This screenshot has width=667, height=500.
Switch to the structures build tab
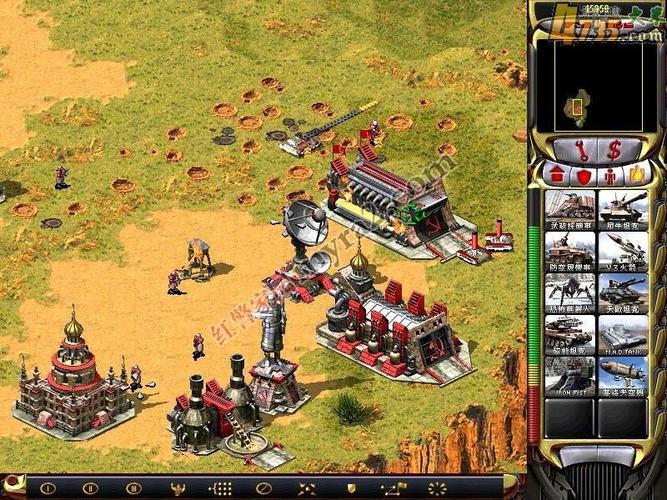pyautogui.click(x=558, y=175)
